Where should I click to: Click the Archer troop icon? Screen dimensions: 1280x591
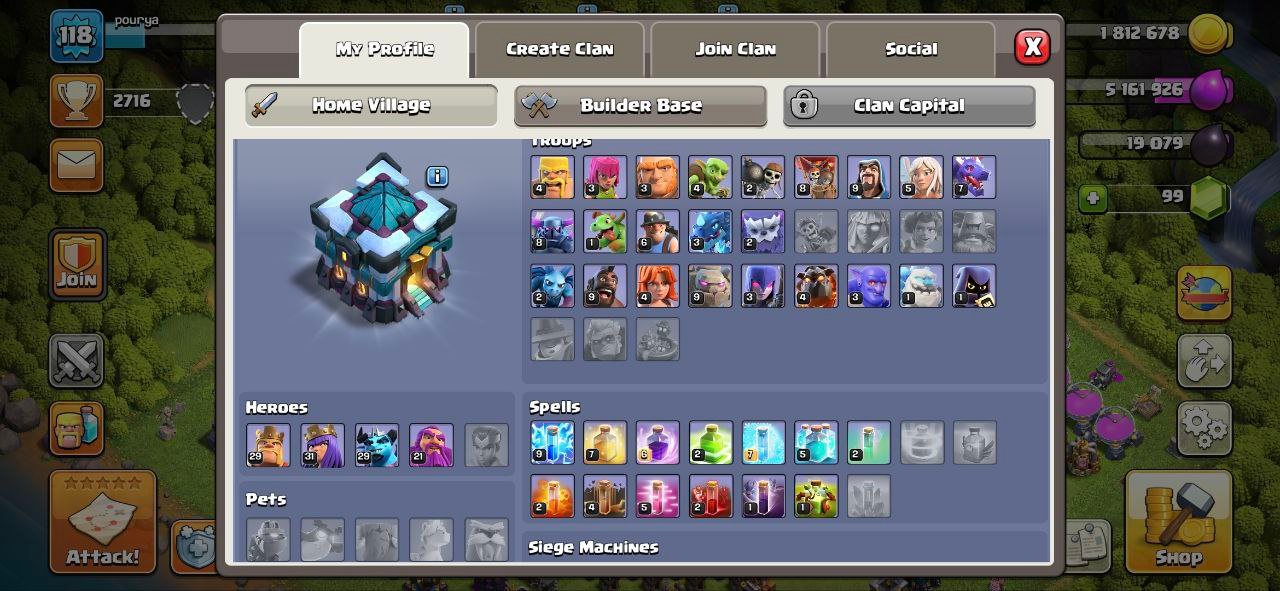[x=605, y=177]
